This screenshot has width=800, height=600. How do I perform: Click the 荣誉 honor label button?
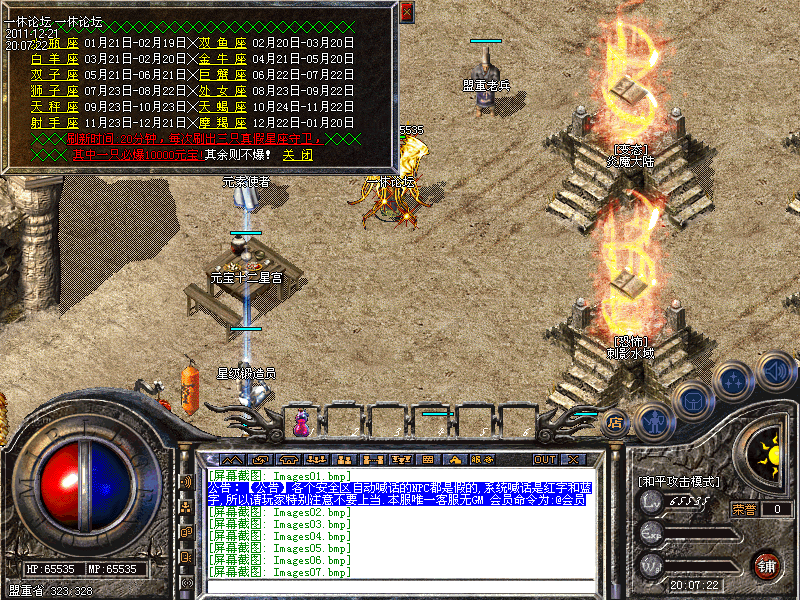(745, 509)
